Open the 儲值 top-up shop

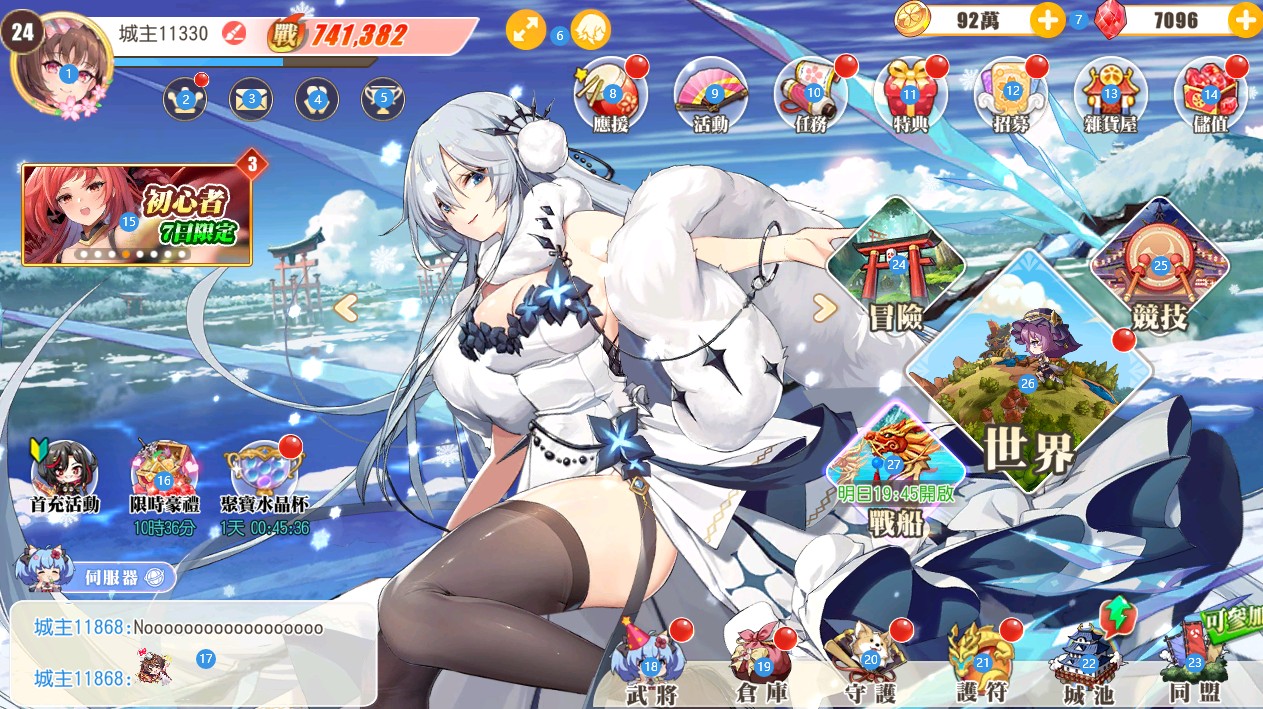[1210, 95]
